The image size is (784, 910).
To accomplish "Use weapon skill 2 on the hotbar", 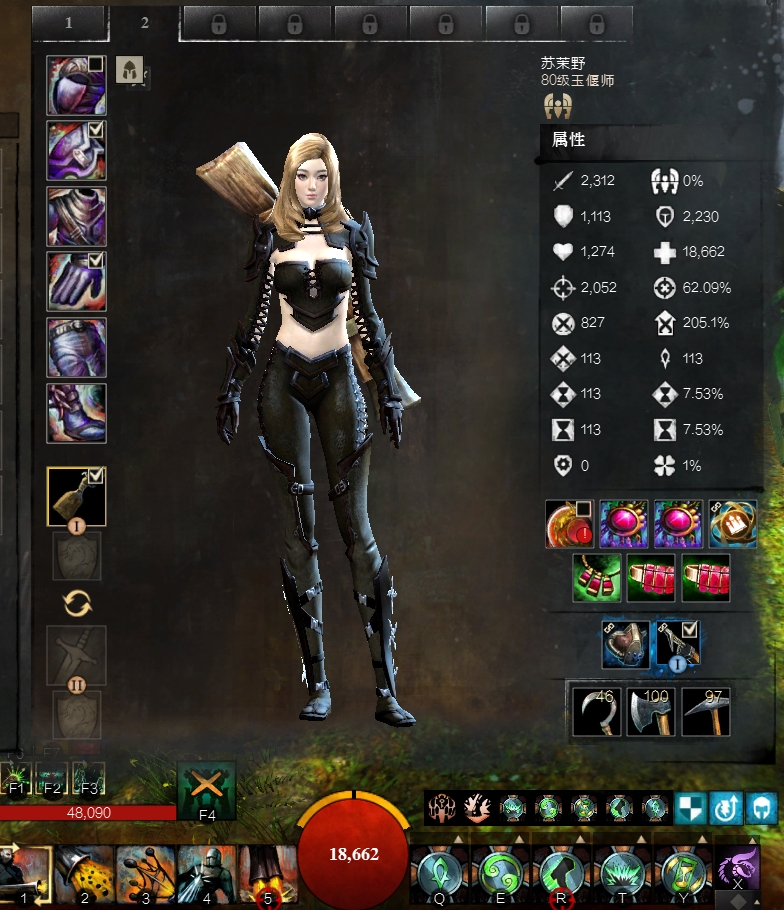I will click(x=85, y=874).
